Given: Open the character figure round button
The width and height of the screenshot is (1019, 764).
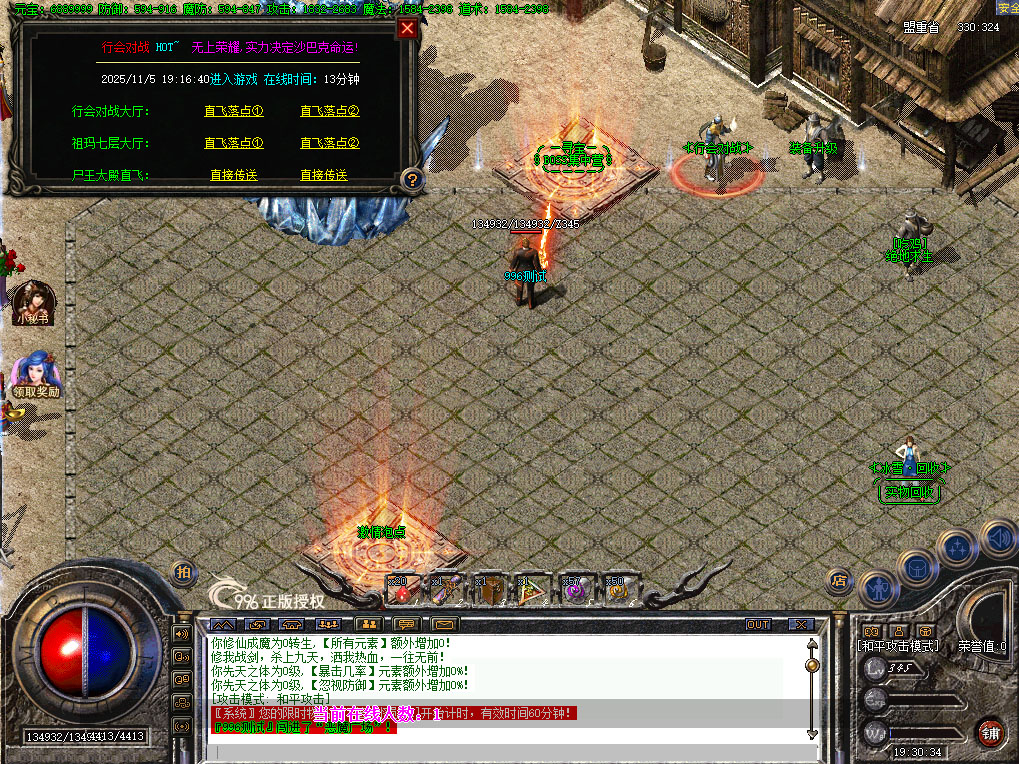Looking at the screenshot, I should point(878,590).
